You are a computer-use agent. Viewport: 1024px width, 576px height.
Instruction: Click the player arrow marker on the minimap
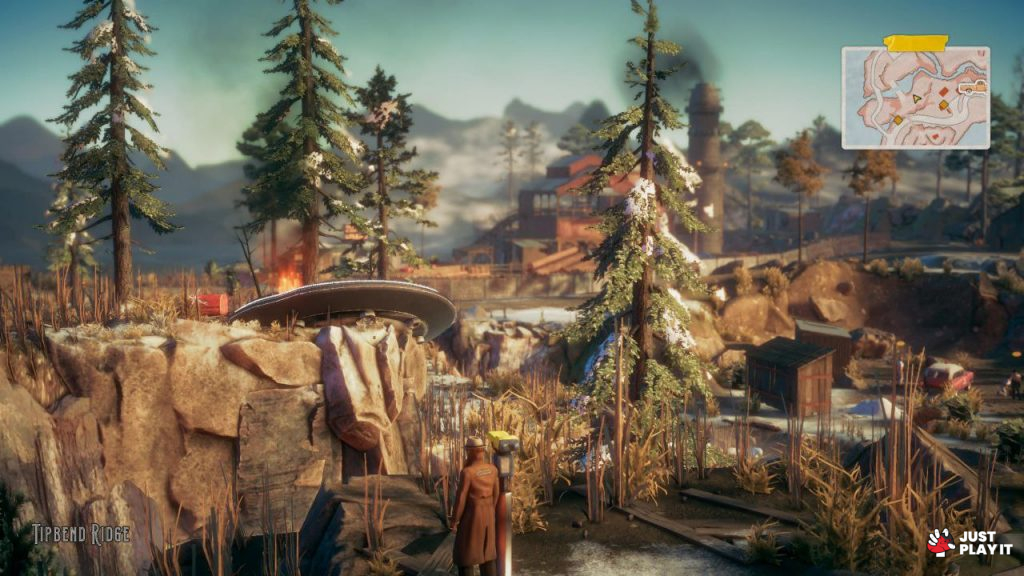coord(916,99)
